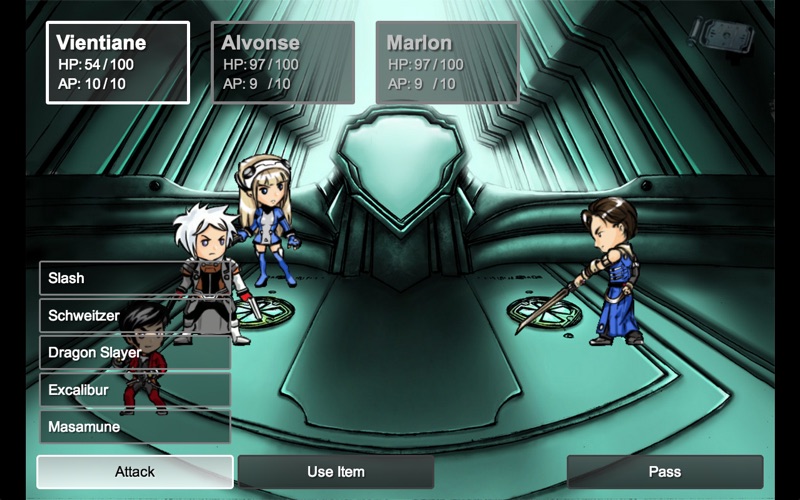Choose the Slash attack

coord(135,278)
